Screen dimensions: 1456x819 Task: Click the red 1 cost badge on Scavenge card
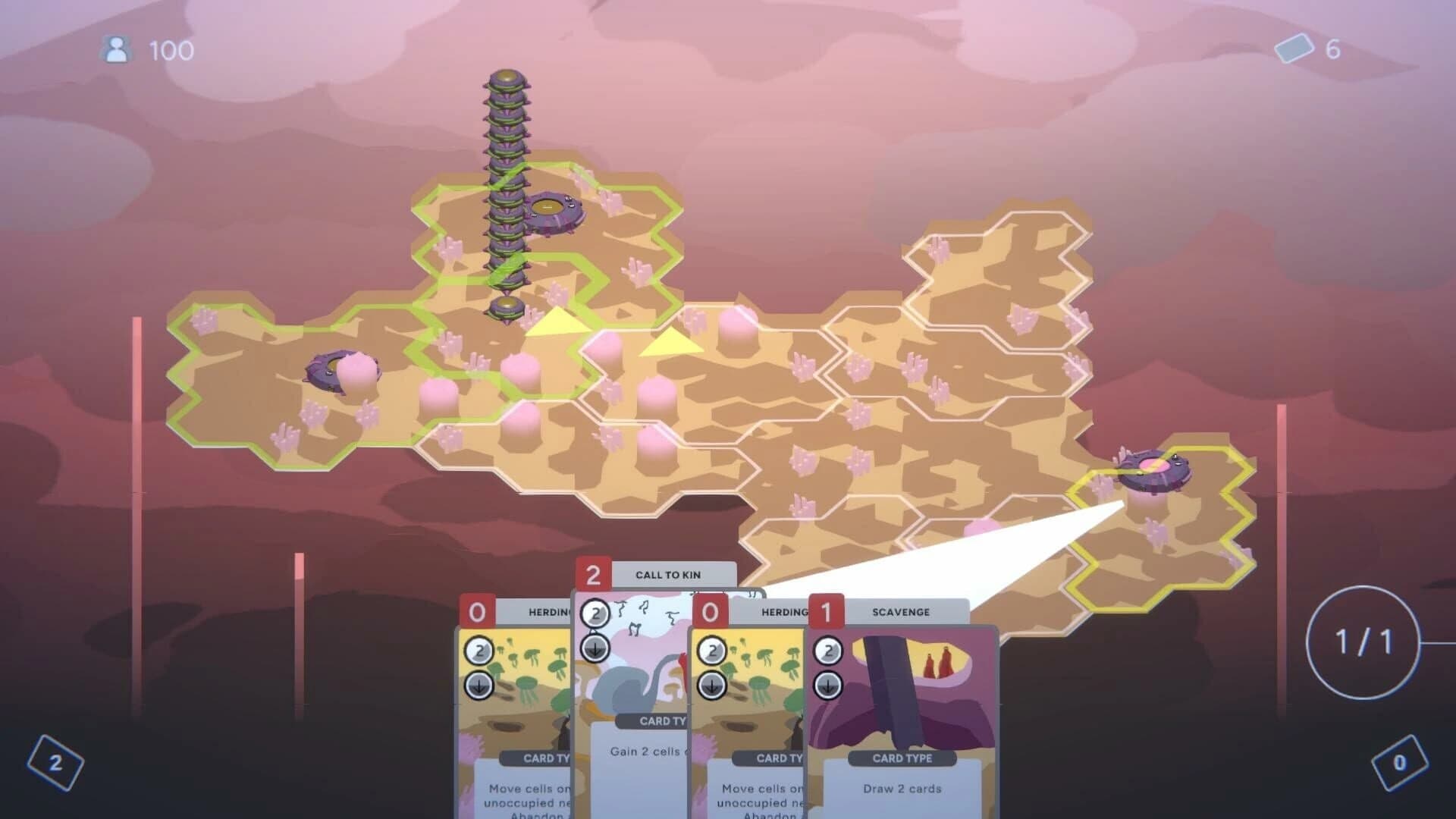826,610
